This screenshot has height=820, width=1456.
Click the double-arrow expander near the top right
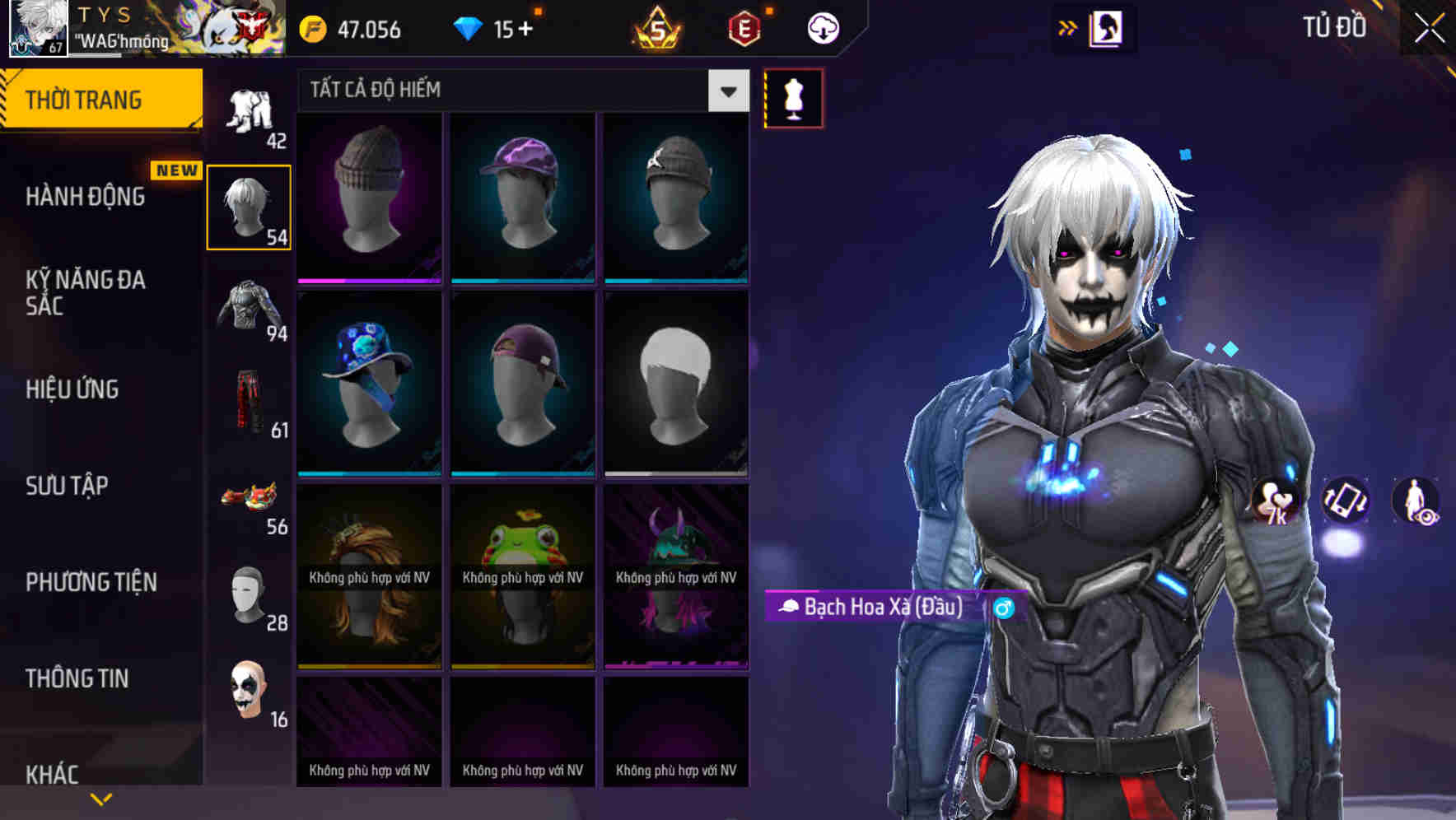1069,26
